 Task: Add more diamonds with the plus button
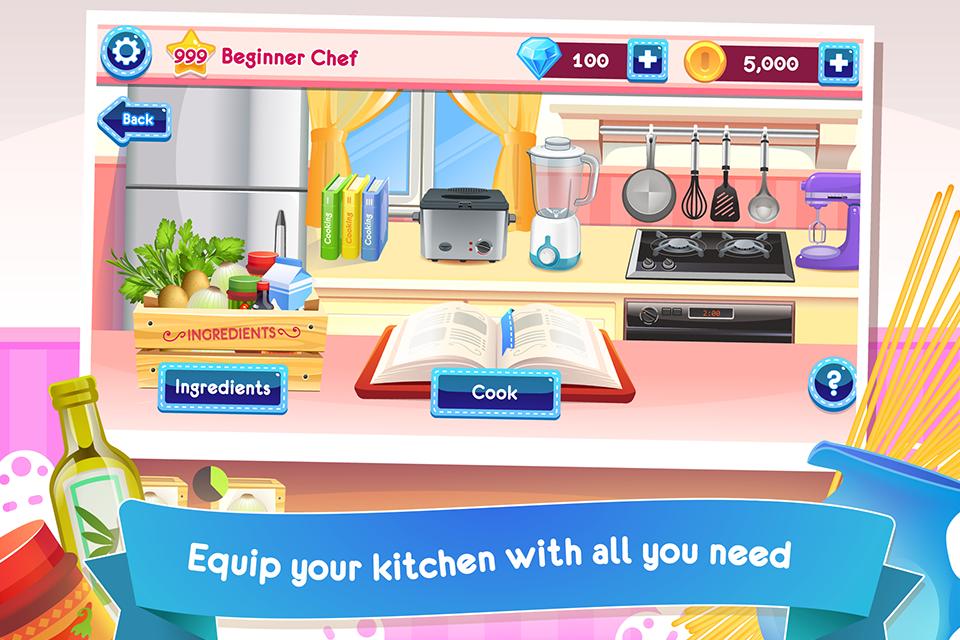[x=647, y=60]
